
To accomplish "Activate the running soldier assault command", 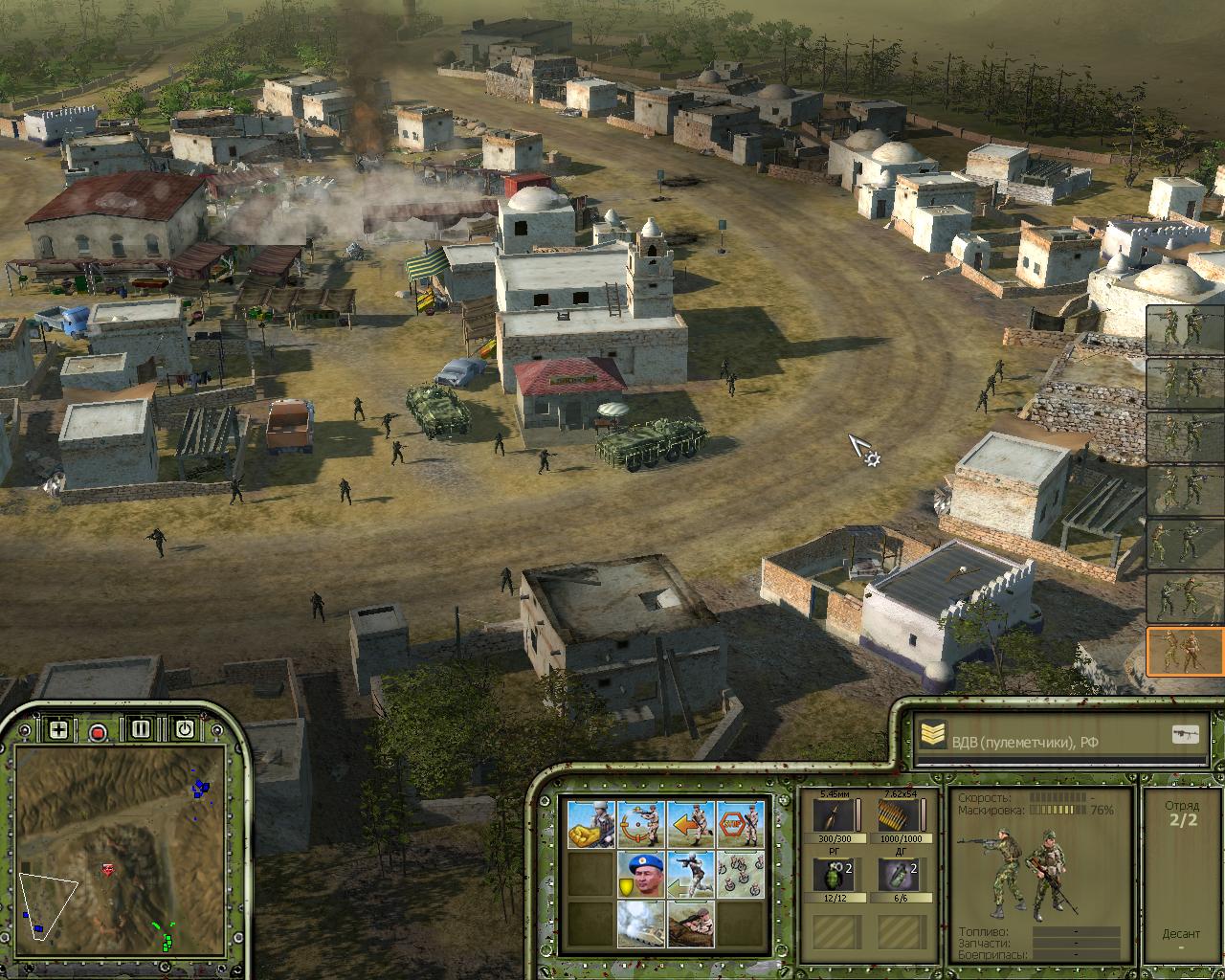I will [690, 874].
